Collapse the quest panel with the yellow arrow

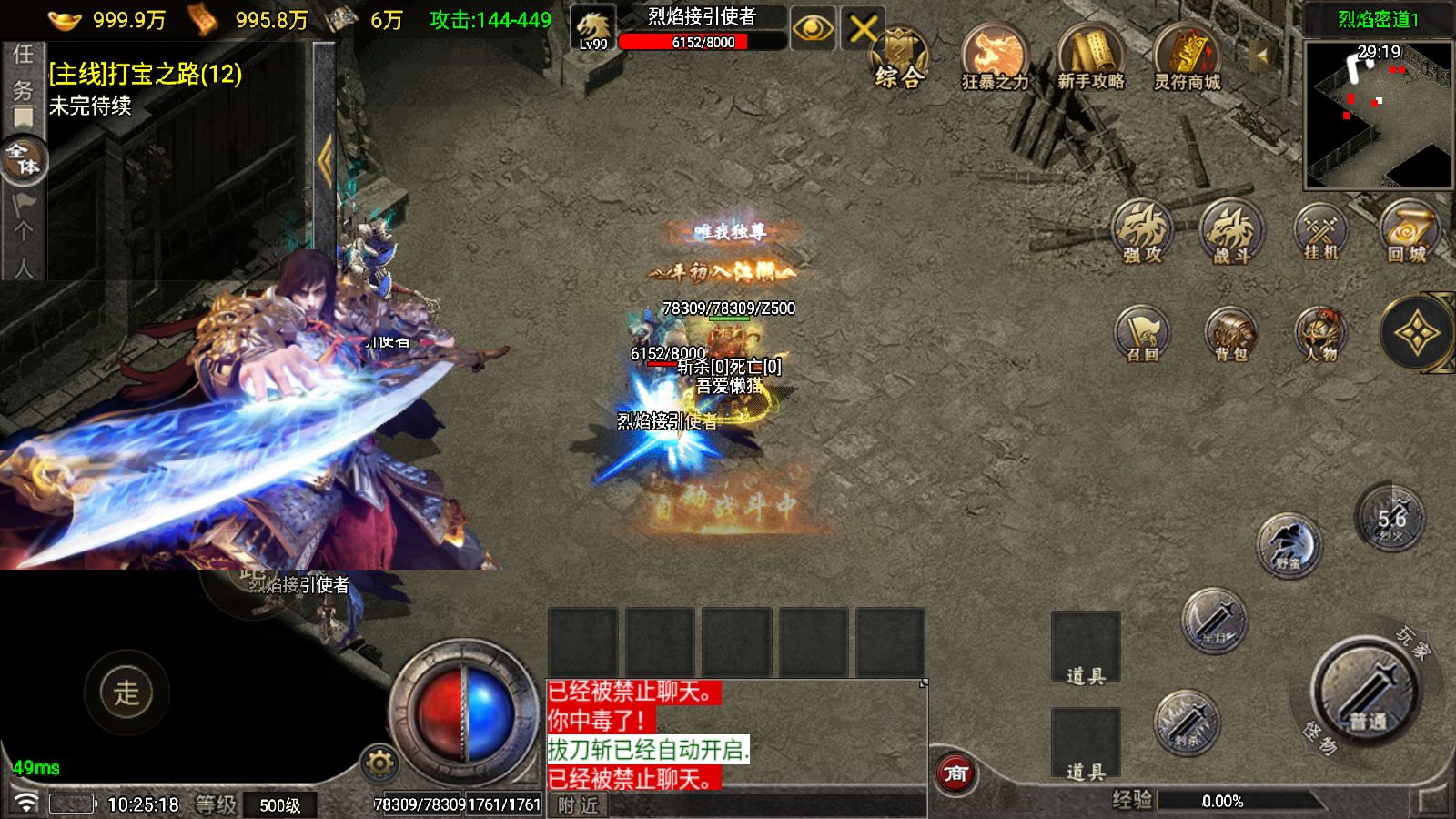tap(325, 161)
